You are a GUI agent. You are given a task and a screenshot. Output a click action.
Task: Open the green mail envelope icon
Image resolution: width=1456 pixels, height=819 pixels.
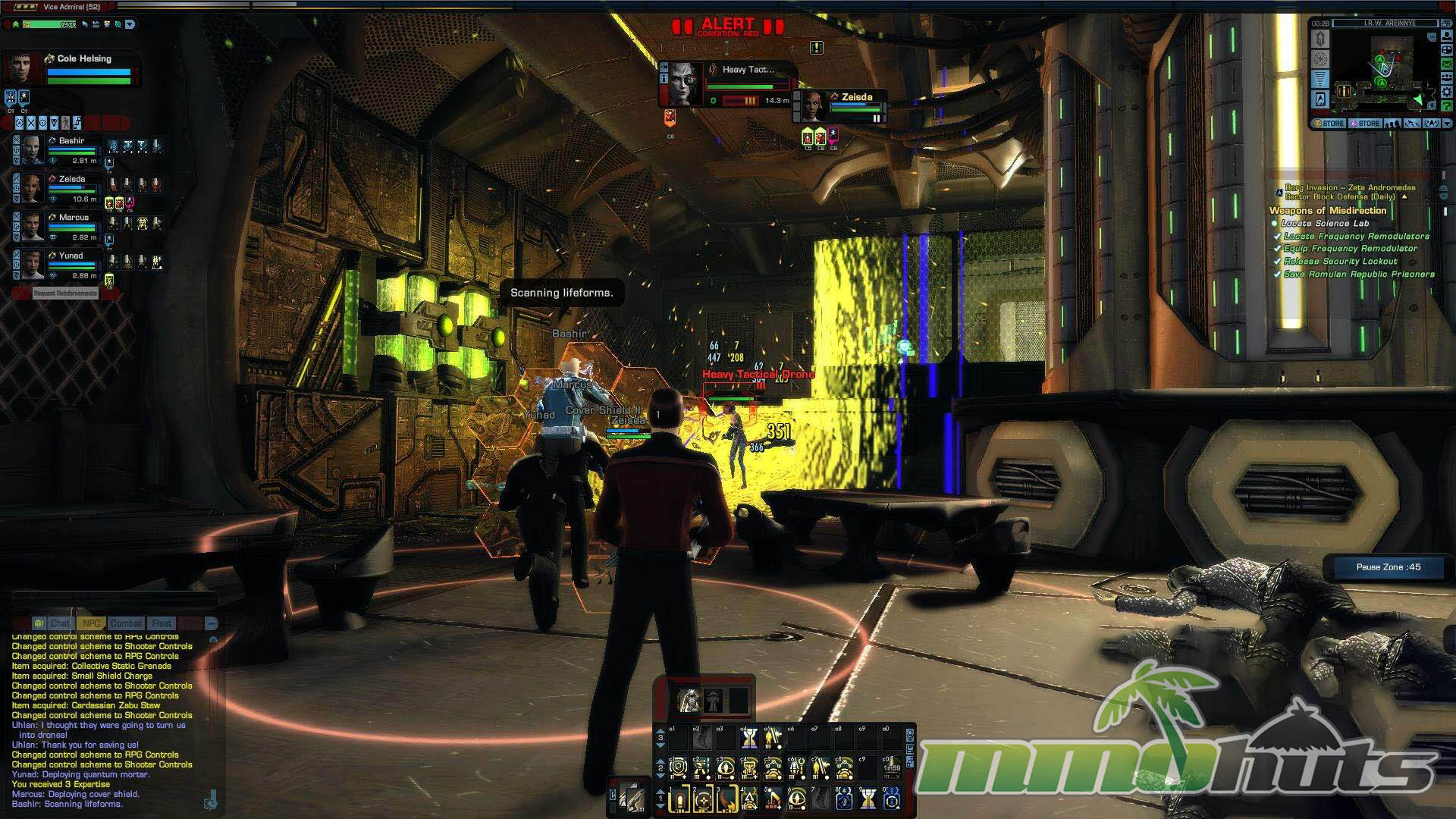(1446, 65)
